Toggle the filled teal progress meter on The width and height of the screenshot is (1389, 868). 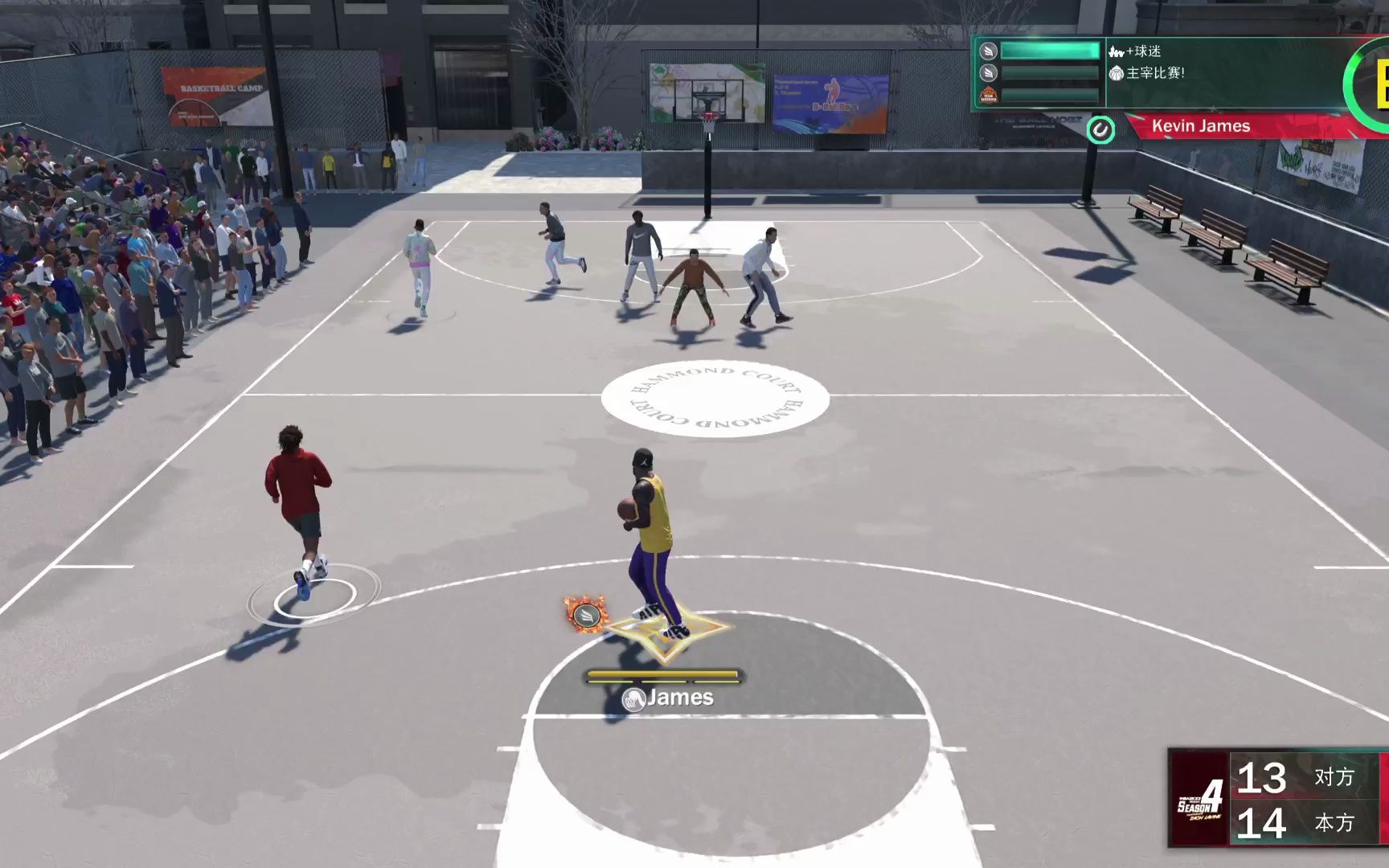pyautogui.click(x=1049, y=50)
